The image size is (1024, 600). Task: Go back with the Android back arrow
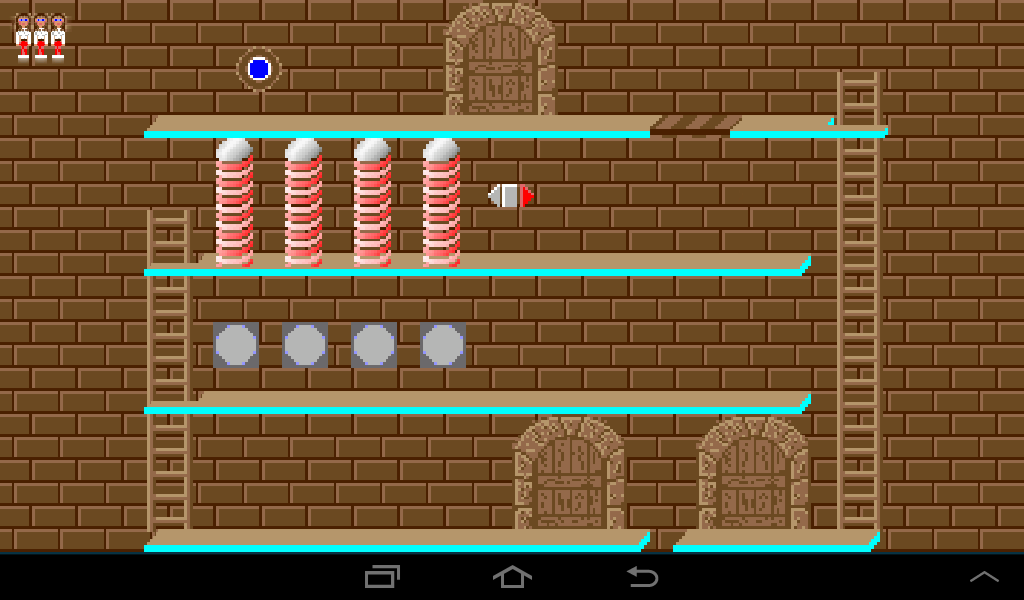[642, 577]
